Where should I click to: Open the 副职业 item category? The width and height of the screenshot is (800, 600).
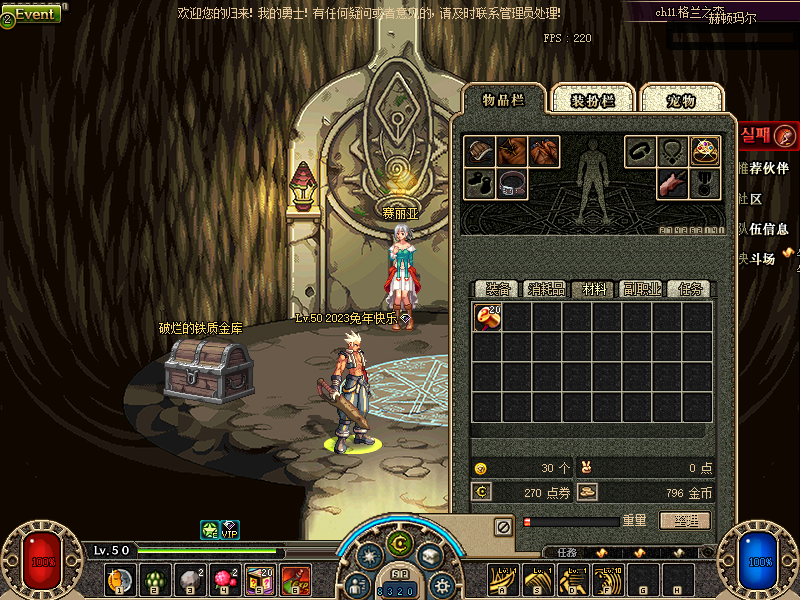click(x=641, y=289)
